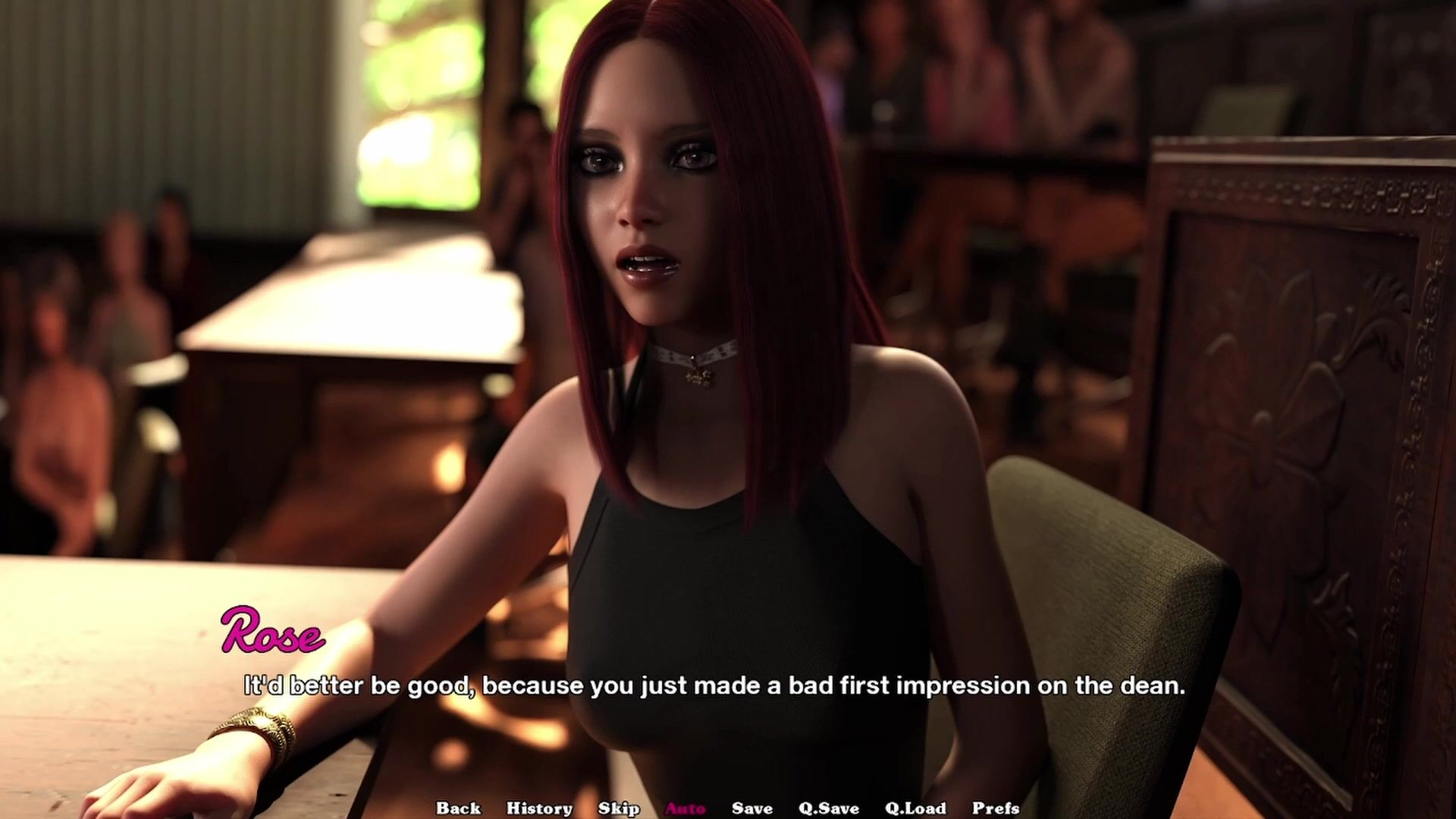Click Q.Save to quick save
Screen dimensions: 1456x819
[x=829, y=808]
